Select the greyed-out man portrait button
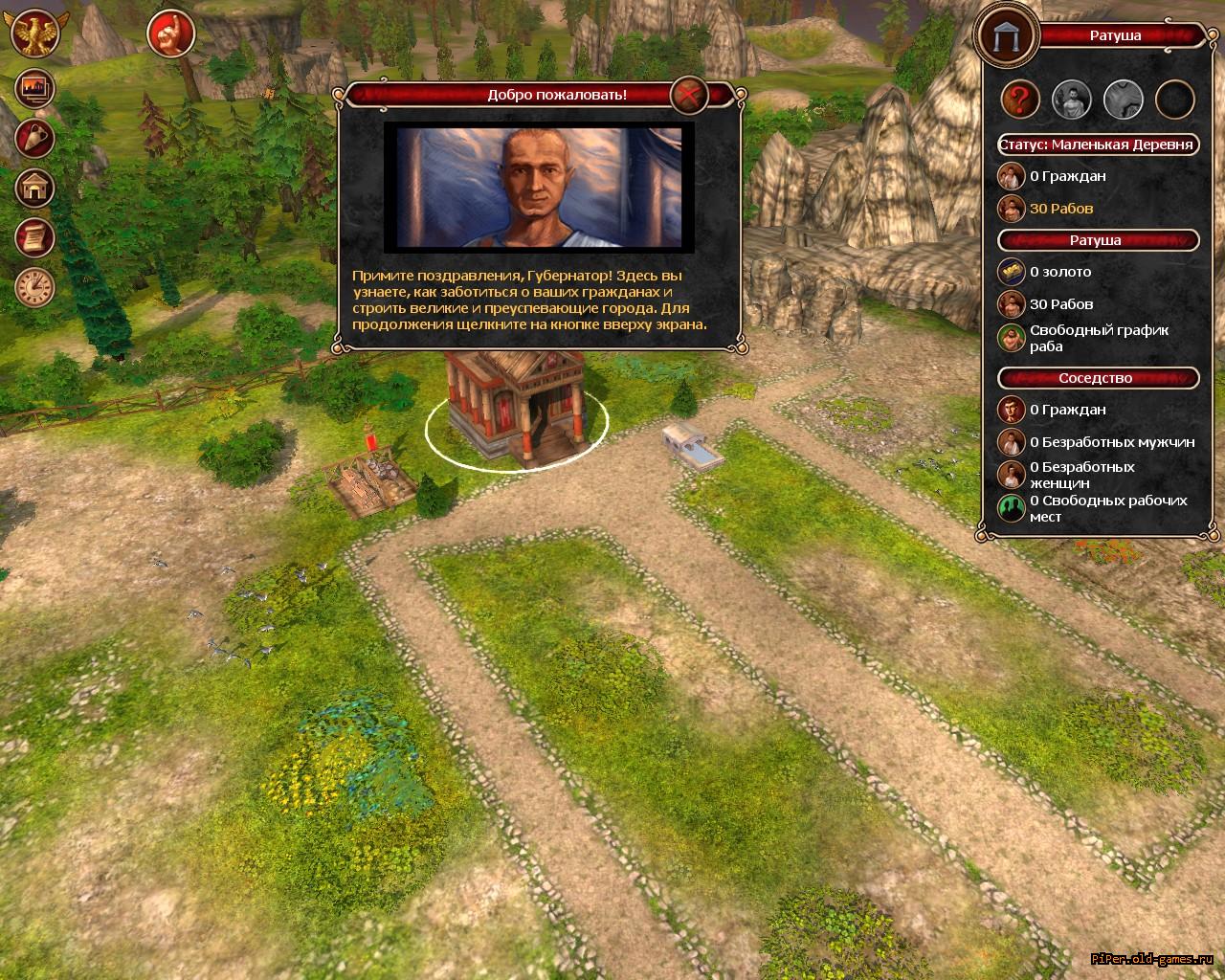This screenshot has width=1225, height=980. point(1072,98)
